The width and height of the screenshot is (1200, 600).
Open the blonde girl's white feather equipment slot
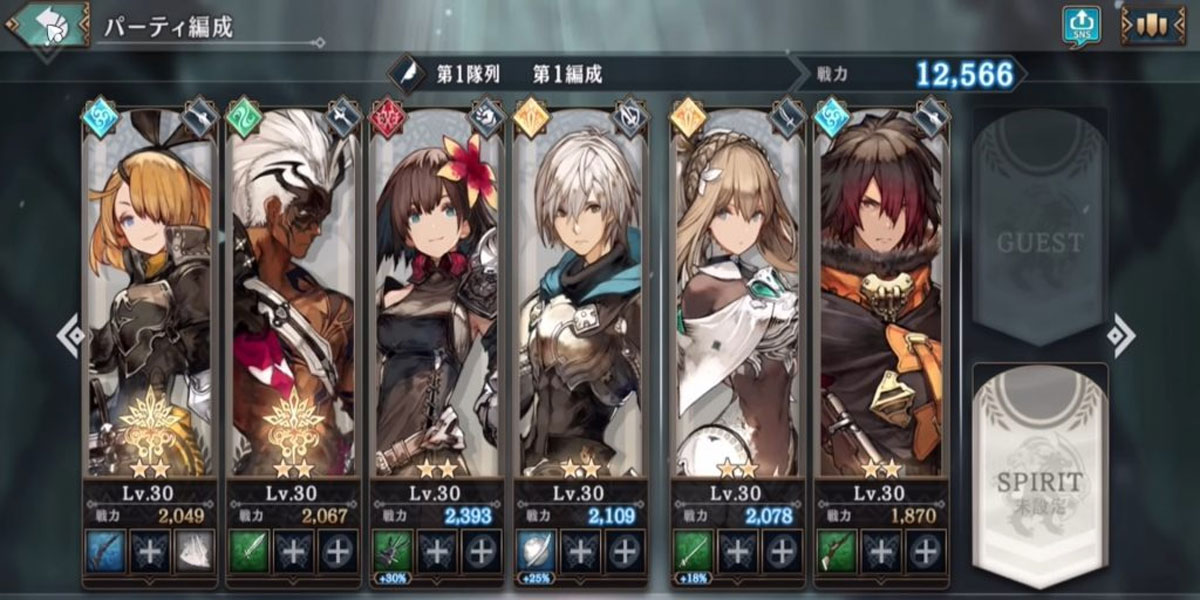[194, 551]
